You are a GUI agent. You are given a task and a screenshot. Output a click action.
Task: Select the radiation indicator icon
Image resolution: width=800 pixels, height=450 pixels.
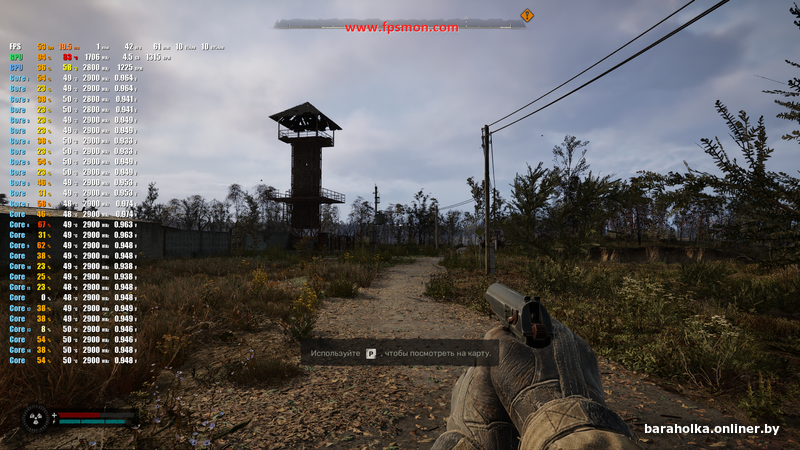tap(35, 417)
